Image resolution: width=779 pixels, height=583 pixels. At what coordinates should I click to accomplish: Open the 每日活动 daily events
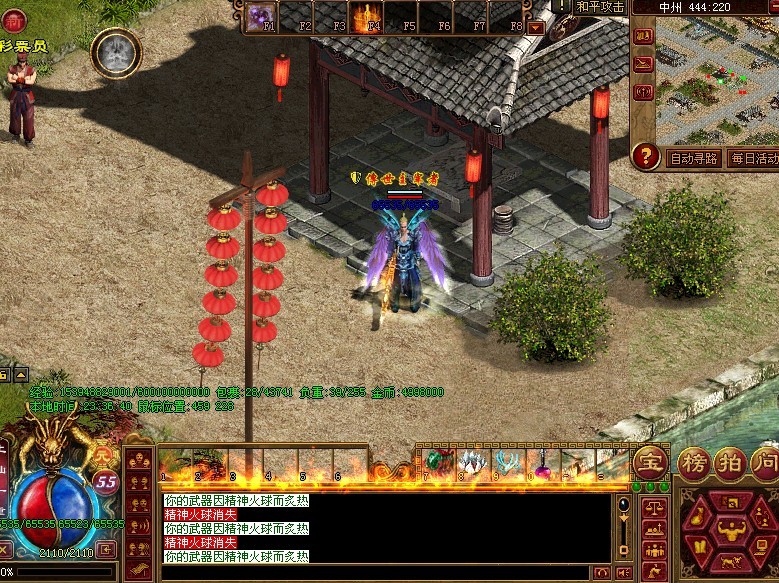pyautogui.click(x=752, y=158)
